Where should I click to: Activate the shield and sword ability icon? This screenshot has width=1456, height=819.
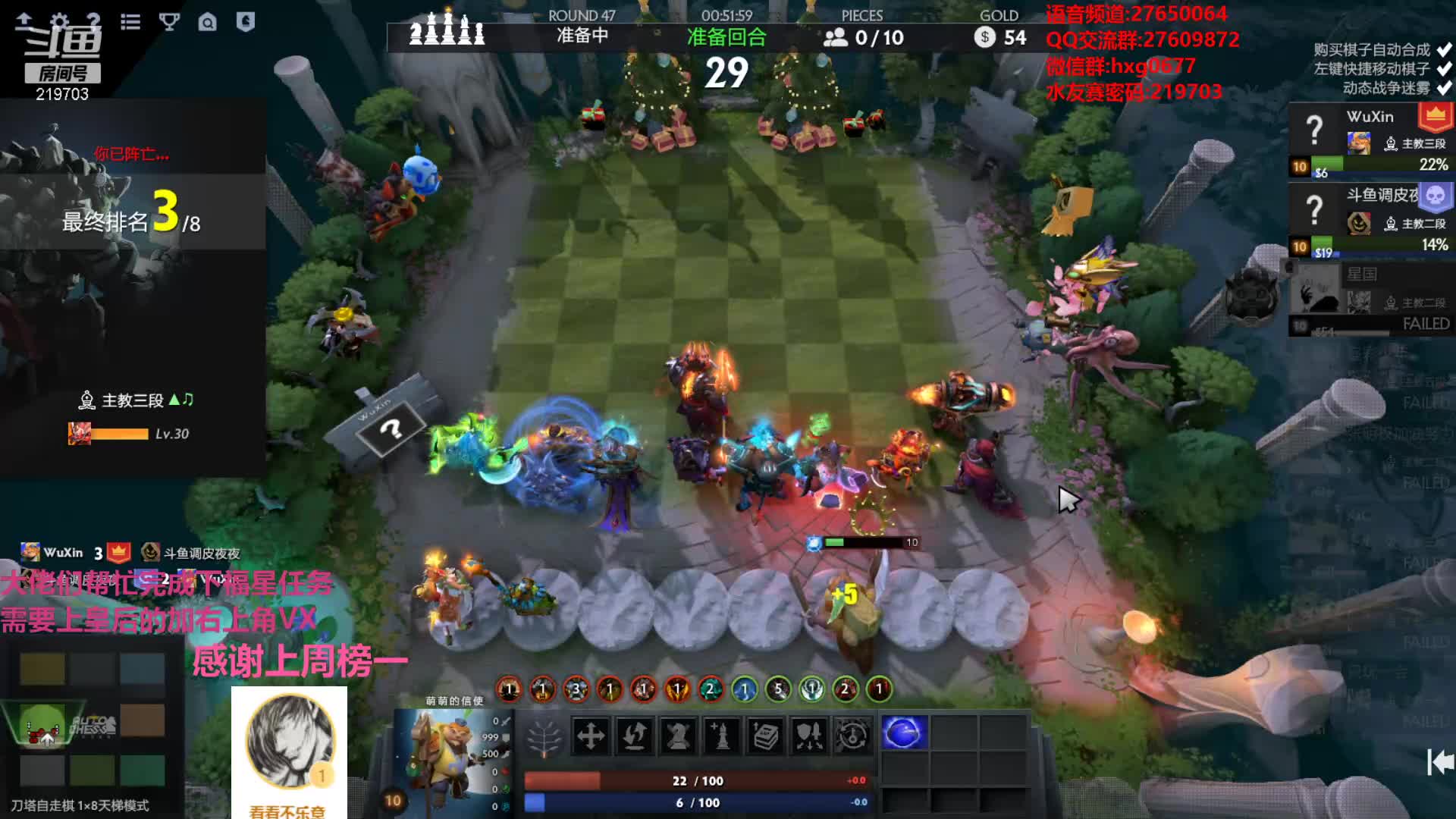click(x=808, y=735)
